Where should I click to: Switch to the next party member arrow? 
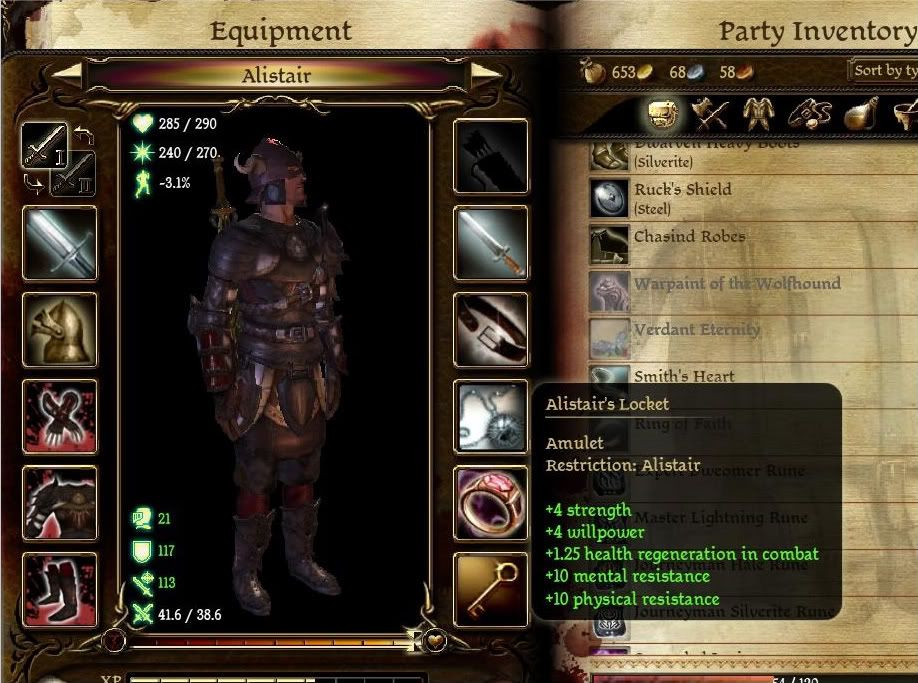(486, 74)
